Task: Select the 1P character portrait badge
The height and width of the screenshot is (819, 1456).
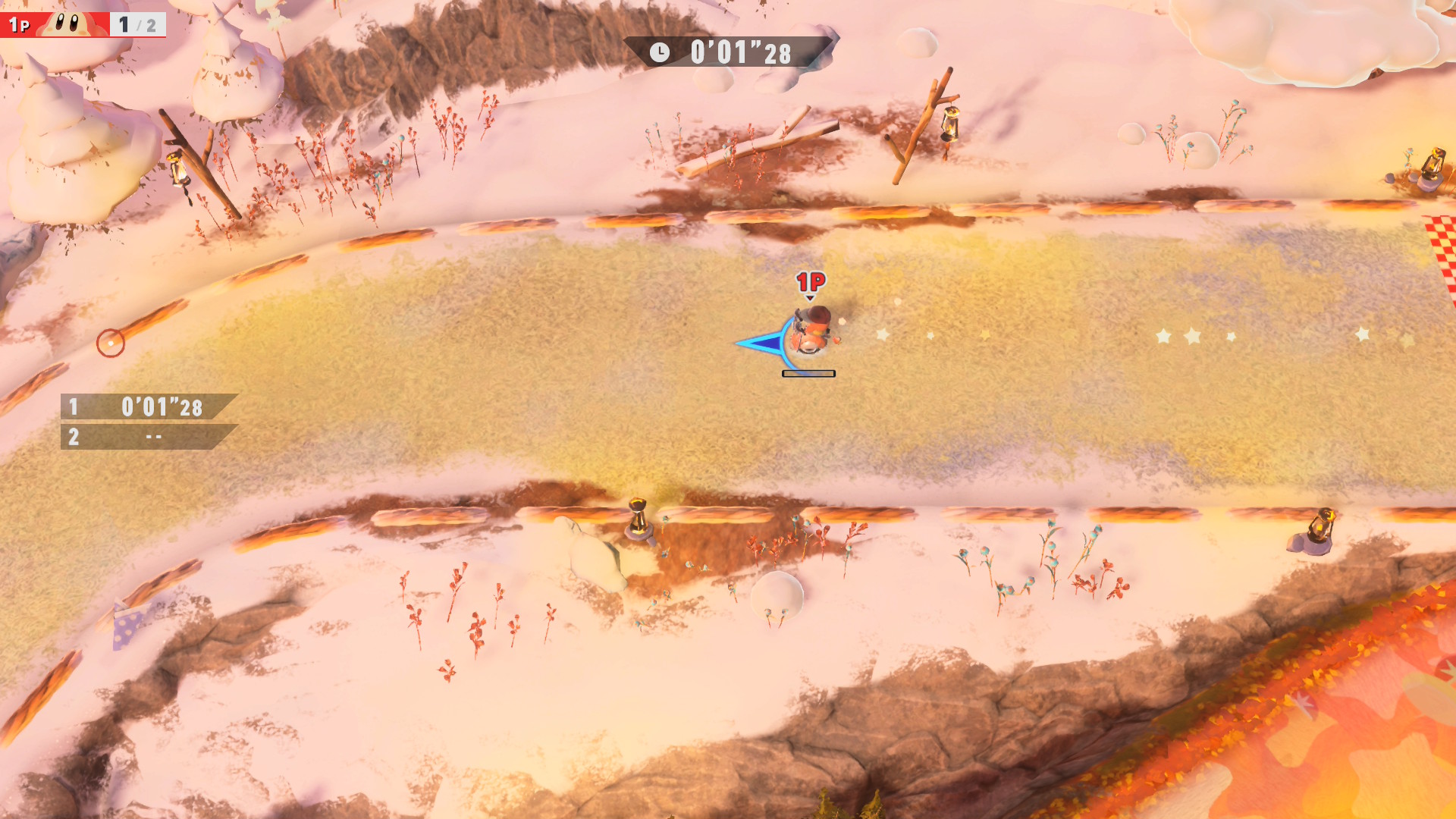Action: pos(71,24)
